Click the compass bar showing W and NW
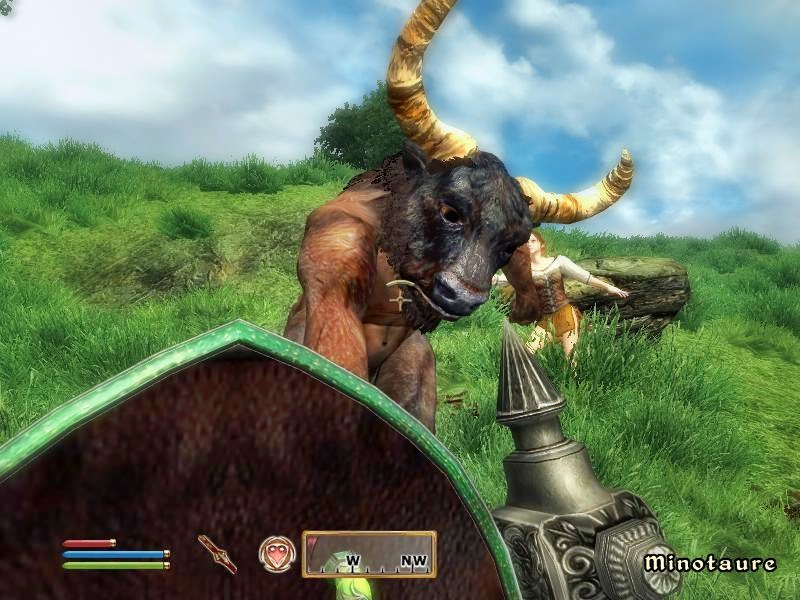 369,554
